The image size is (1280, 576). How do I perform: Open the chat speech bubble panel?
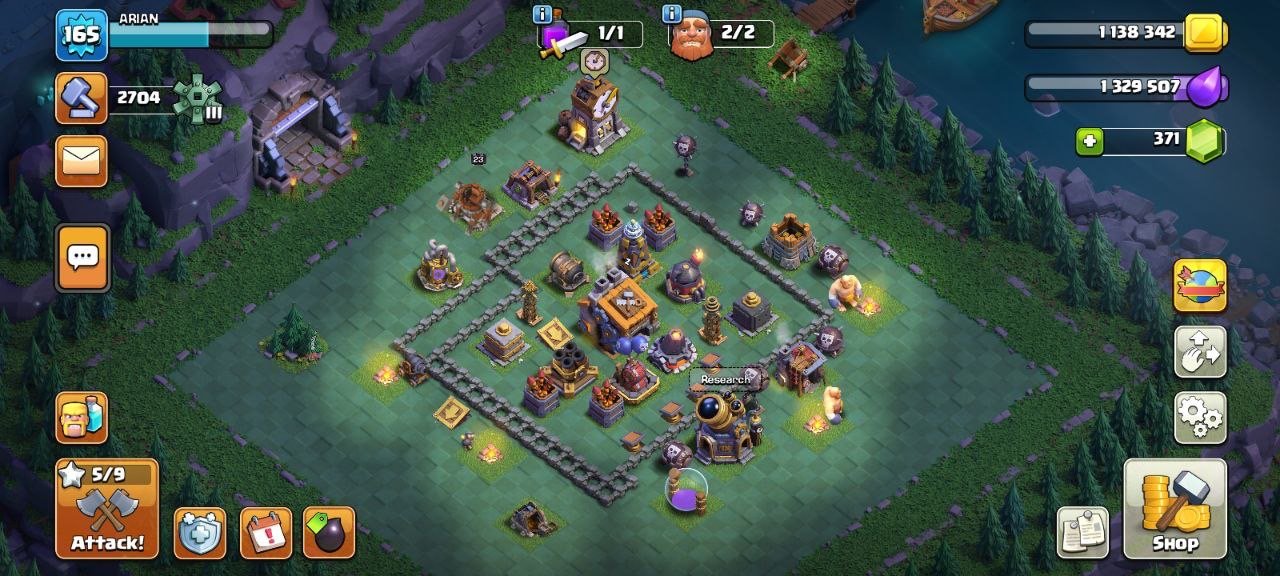pos(81,258)
